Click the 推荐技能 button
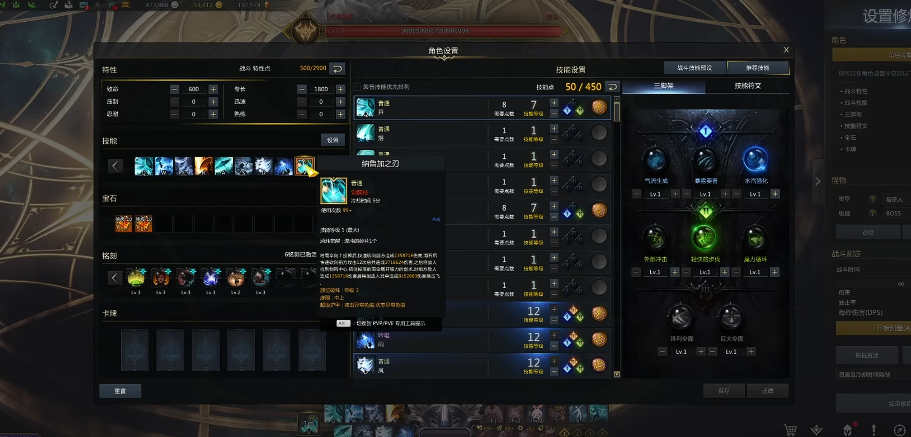 (757, 68)
